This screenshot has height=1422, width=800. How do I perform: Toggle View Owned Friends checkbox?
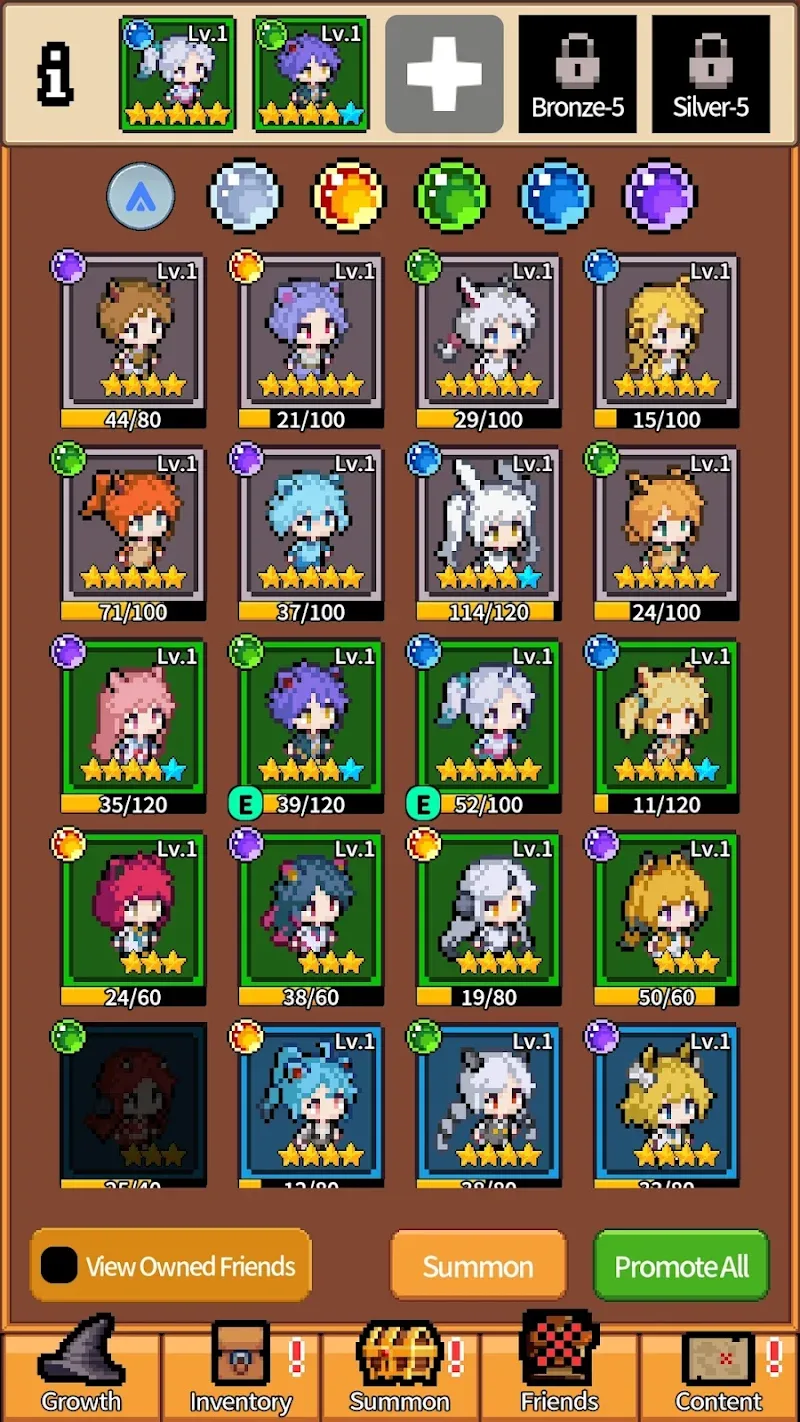60,1266
